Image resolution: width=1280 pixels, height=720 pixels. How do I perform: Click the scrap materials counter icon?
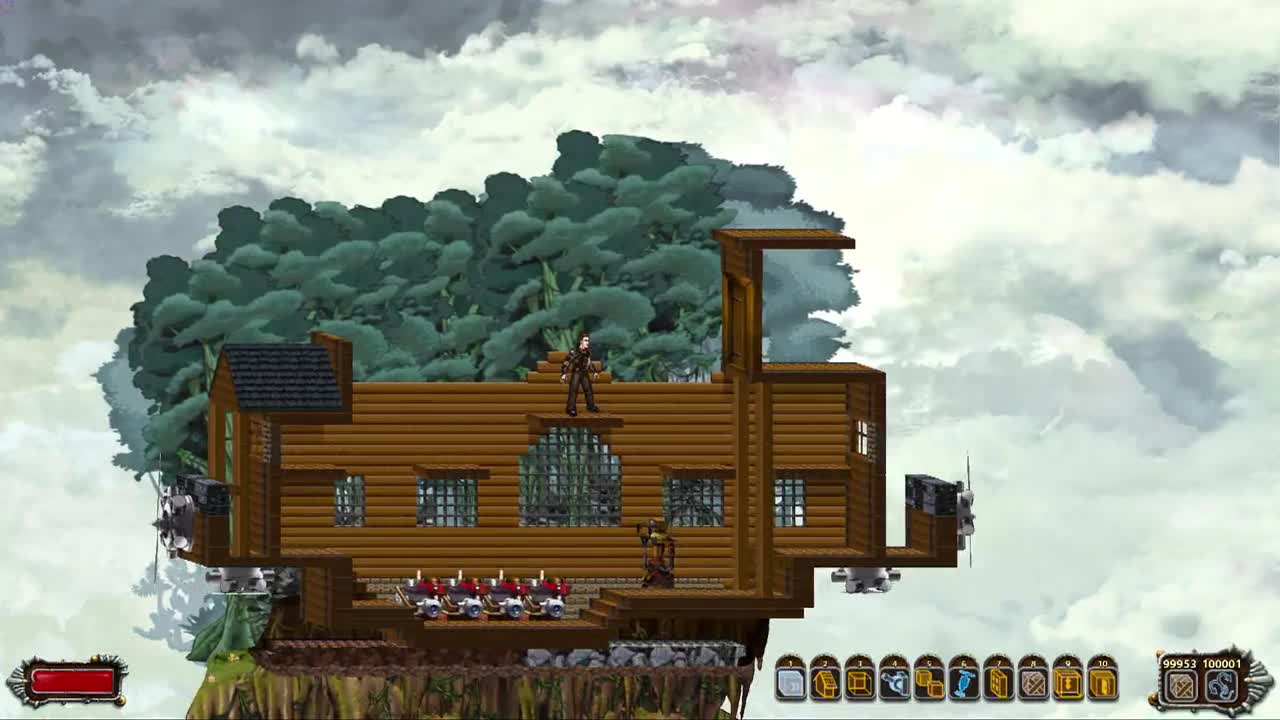[x=1180, y=685]
